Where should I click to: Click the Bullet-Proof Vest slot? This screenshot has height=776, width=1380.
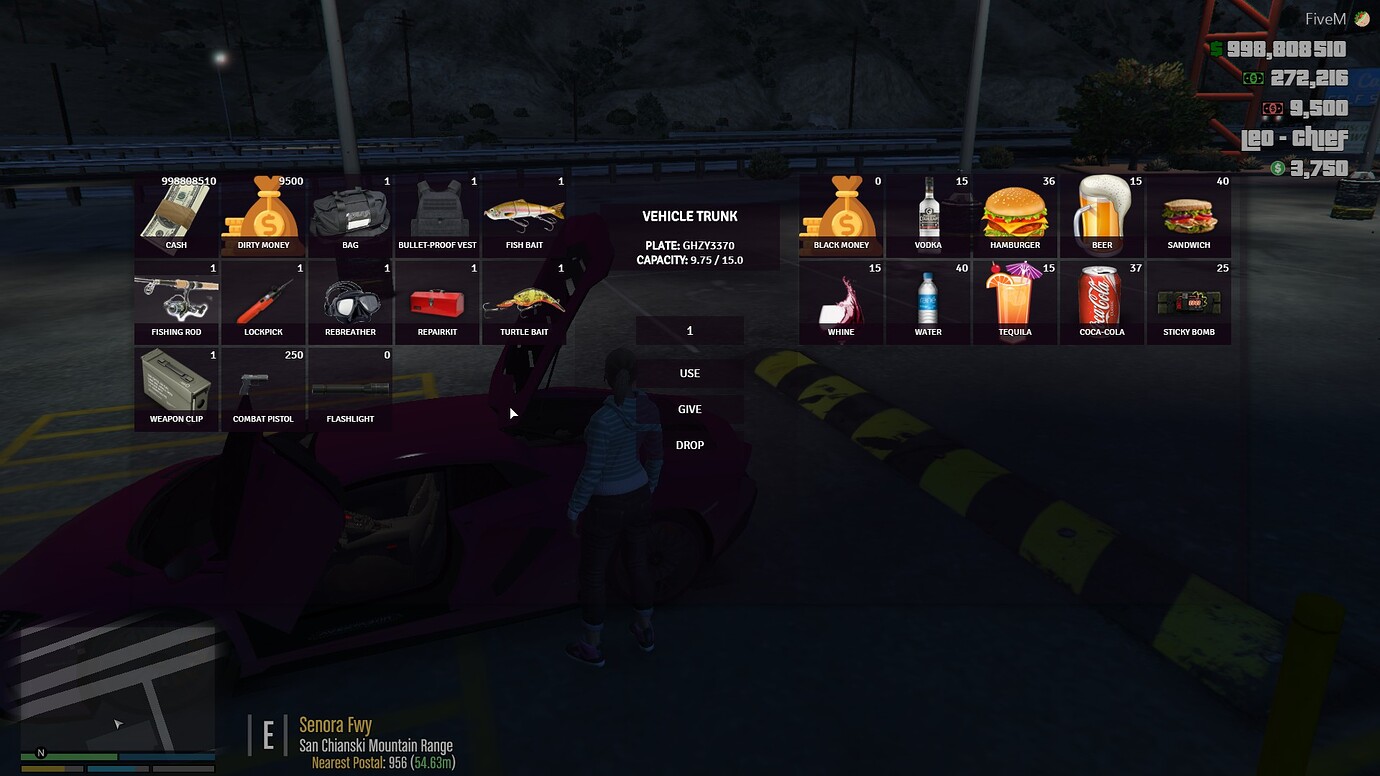pos(437,212)
